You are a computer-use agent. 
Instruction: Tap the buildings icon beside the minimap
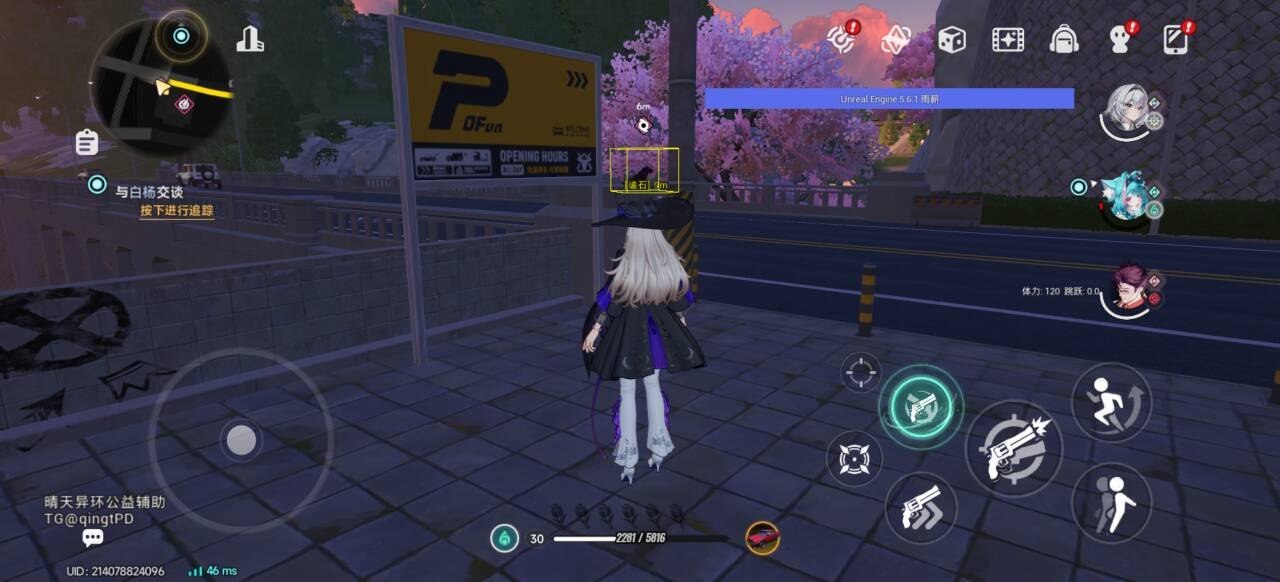click(x=249, y=39)
